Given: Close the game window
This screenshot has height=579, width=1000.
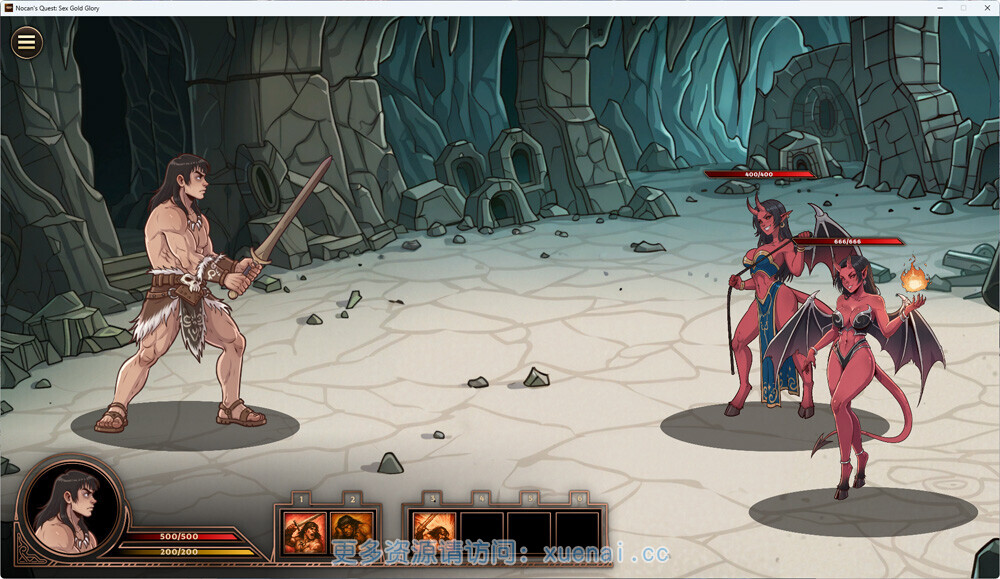Looking at the screenshot, I should 985,8.
